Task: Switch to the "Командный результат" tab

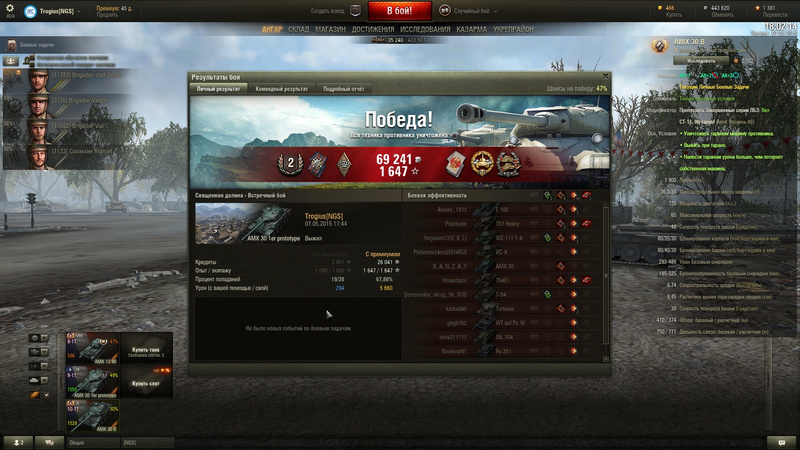Action: coord(282,89)
